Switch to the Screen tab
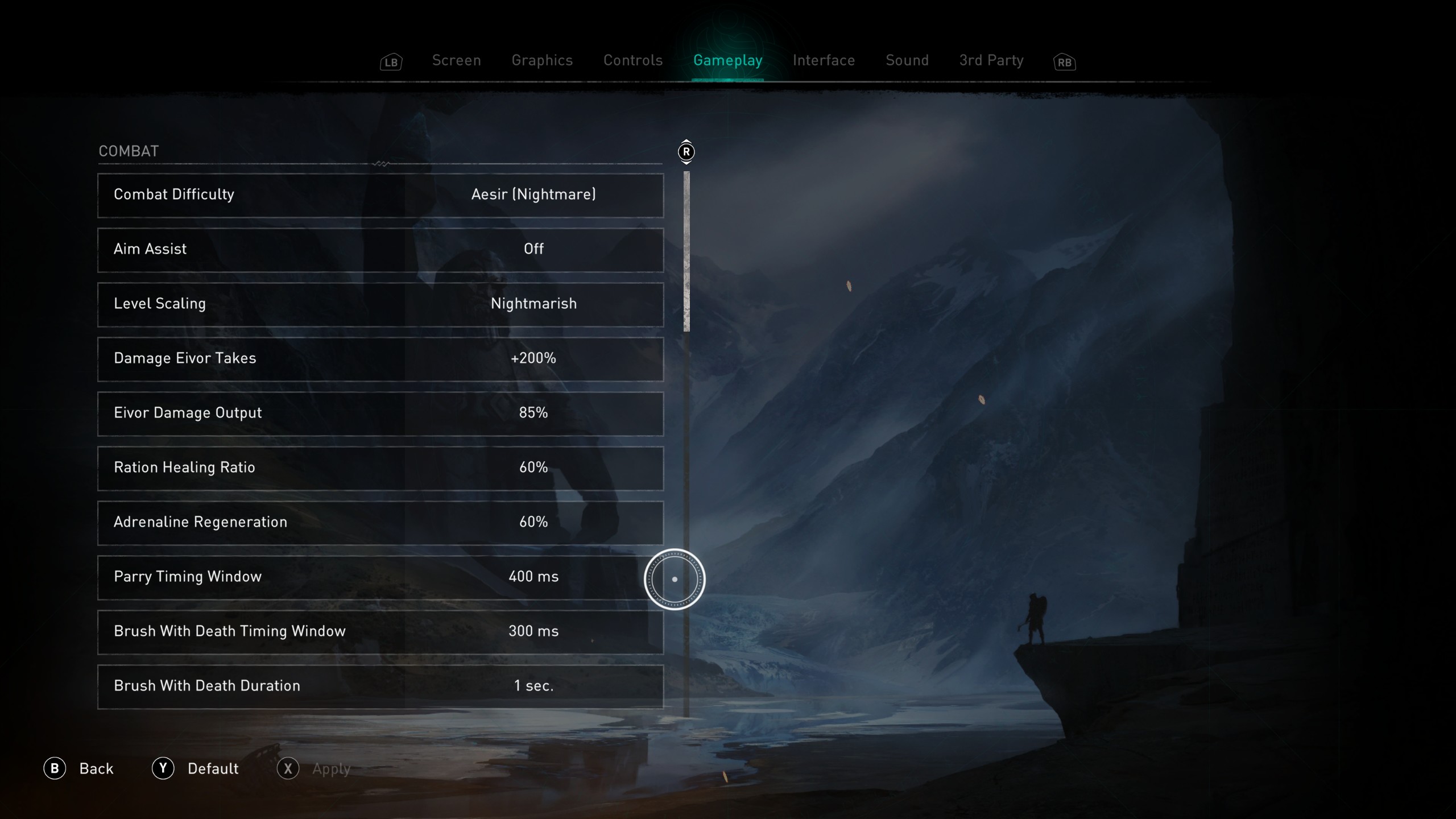This screenshot has width=1456, height=819. (456, 60)
